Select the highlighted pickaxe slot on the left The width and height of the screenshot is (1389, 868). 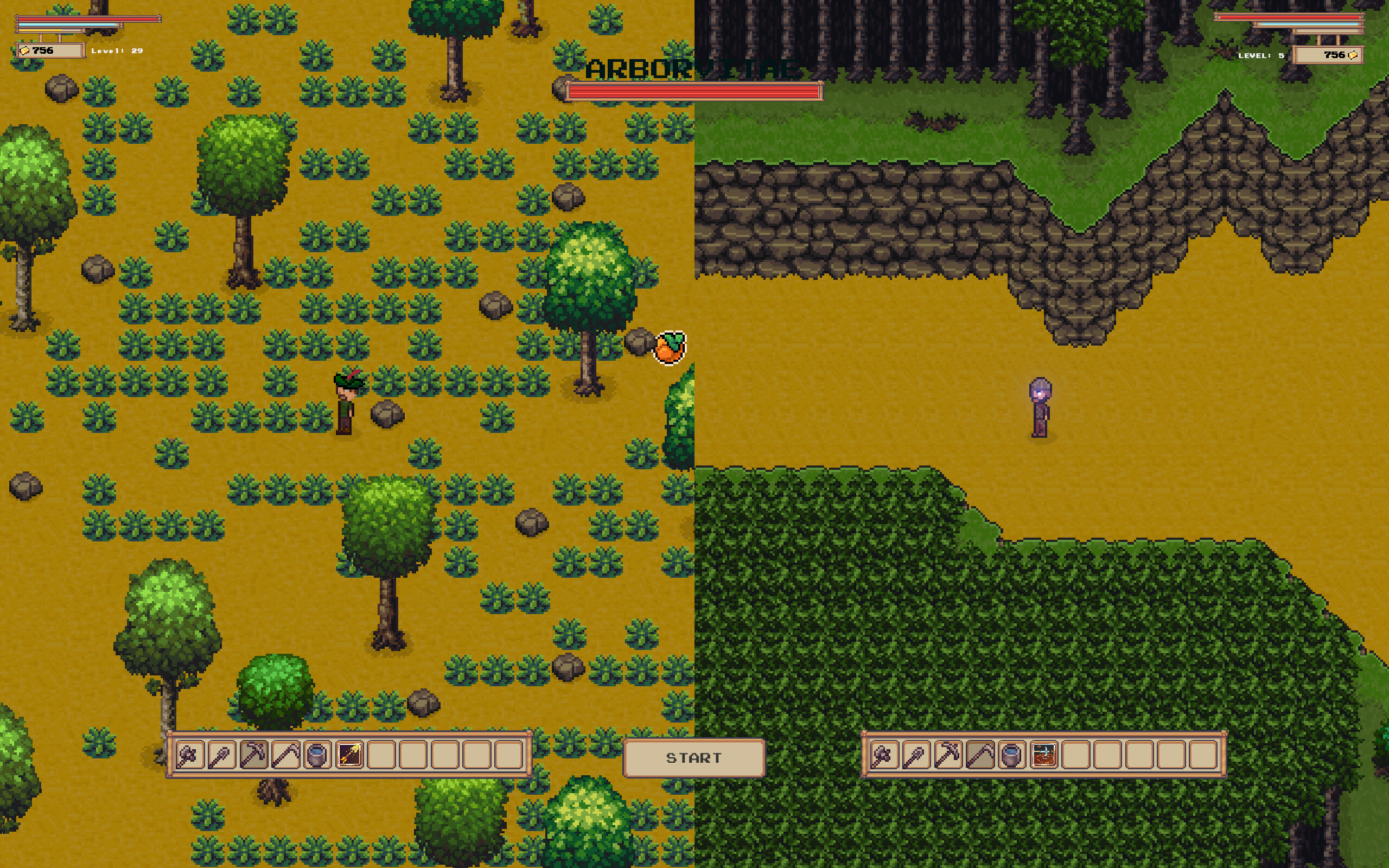coord(254,757)
